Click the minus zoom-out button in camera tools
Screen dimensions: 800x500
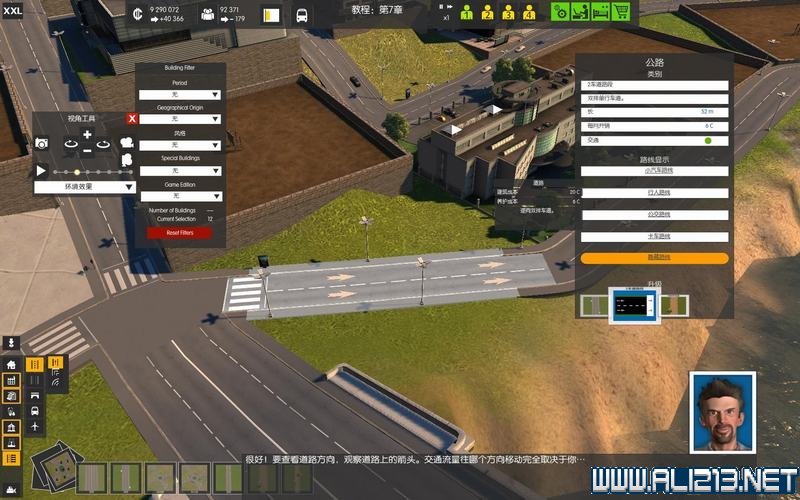(87, 150)
